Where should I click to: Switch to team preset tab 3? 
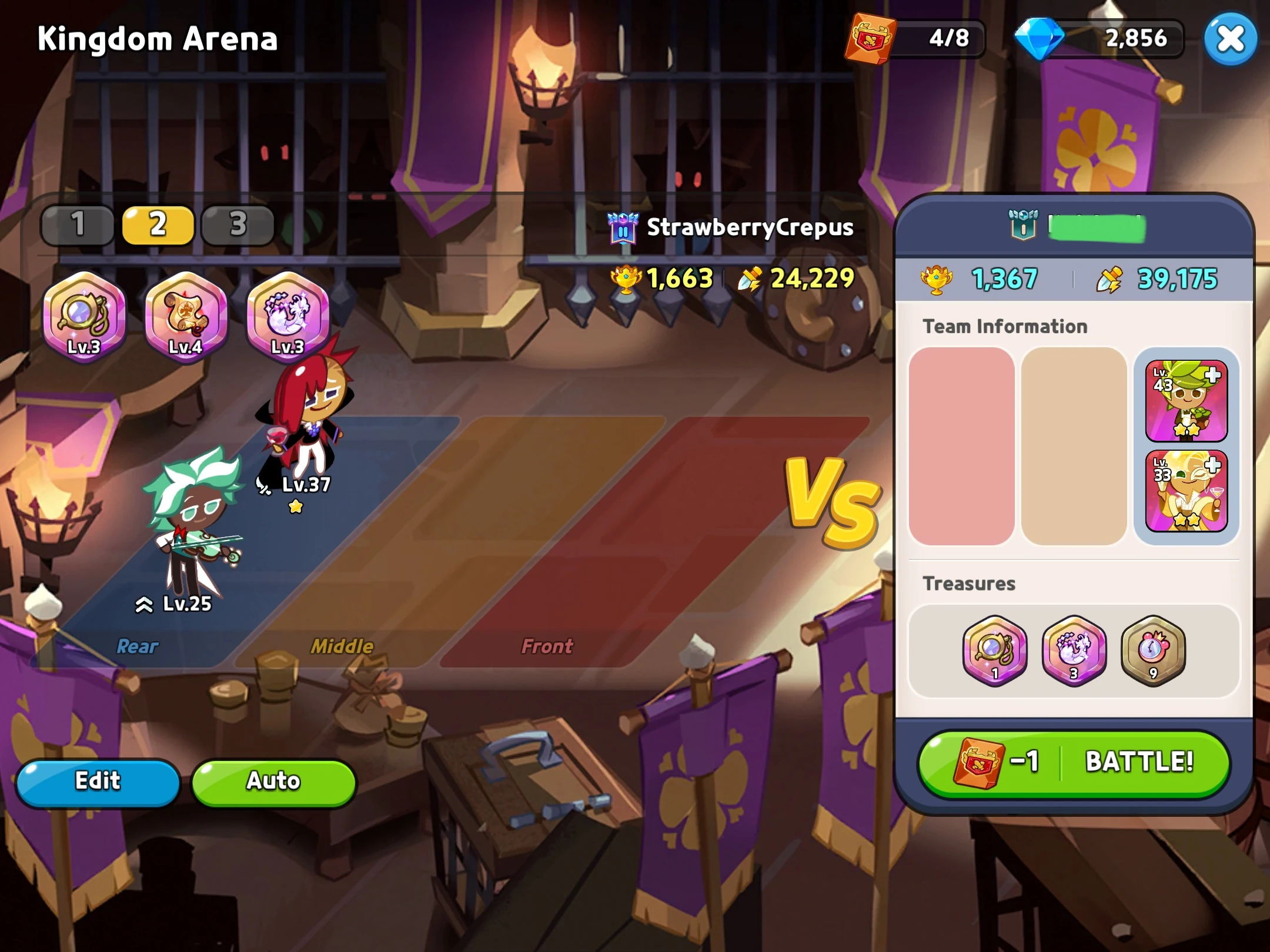[x=237, y=225]
